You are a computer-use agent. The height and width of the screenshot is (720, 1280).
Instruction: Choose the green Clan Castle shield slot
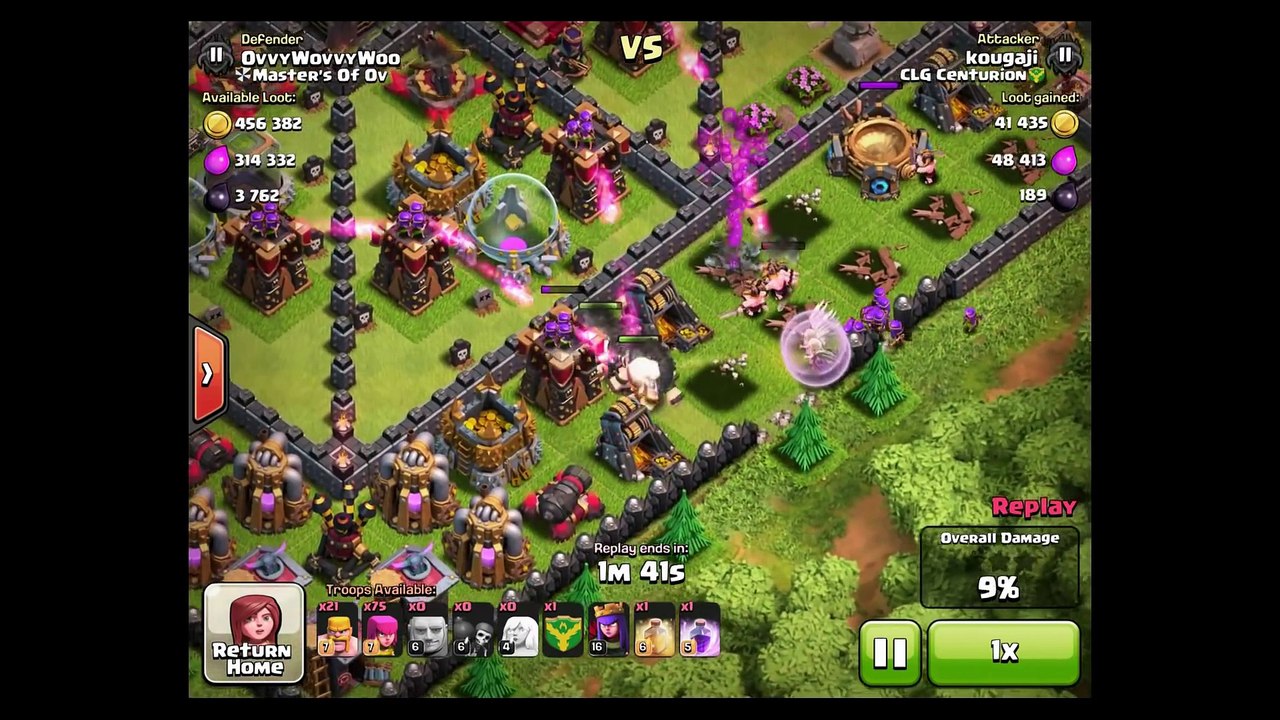(563, 630)
